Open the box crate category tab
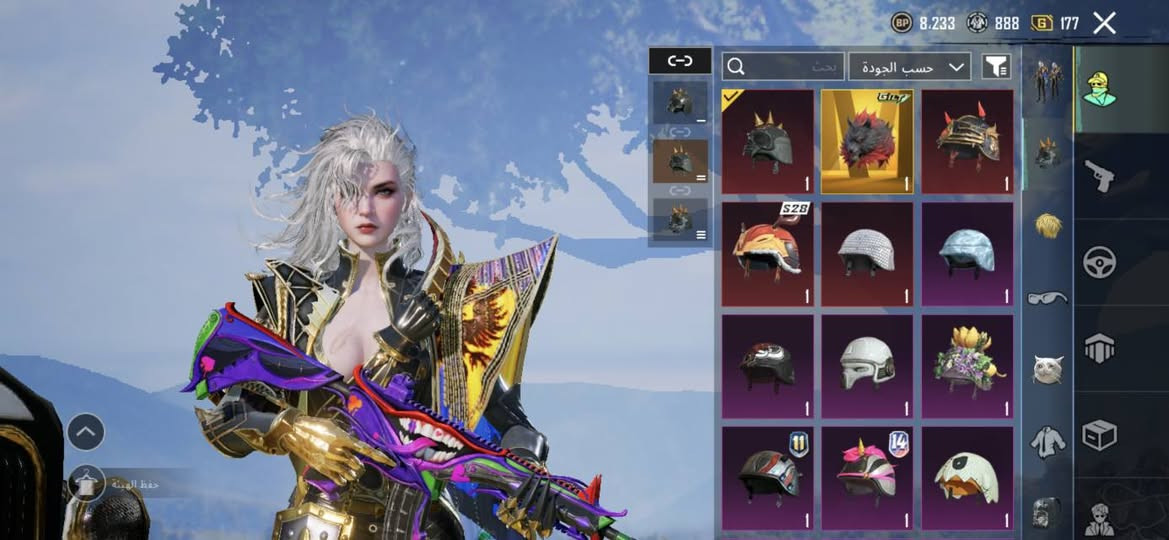The height and width of the screenshot is (540, 1169). pyautogui.click(x=1100, y=435)
